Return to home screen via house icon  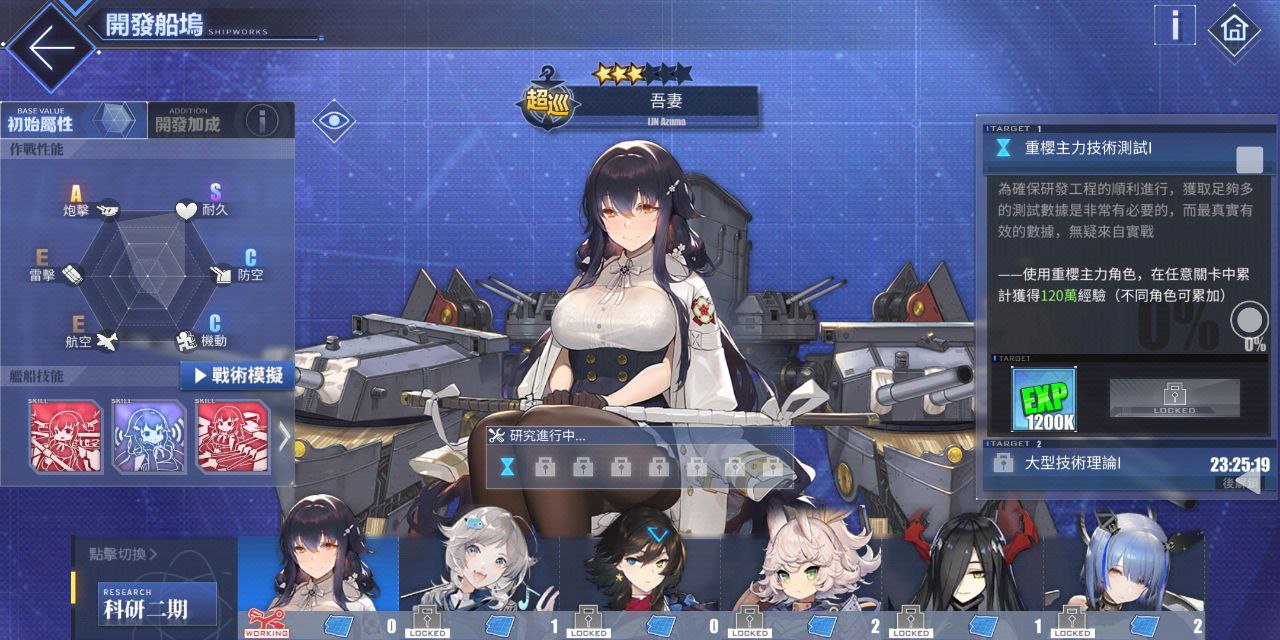pyautogui.click(x=1233, y=30)
